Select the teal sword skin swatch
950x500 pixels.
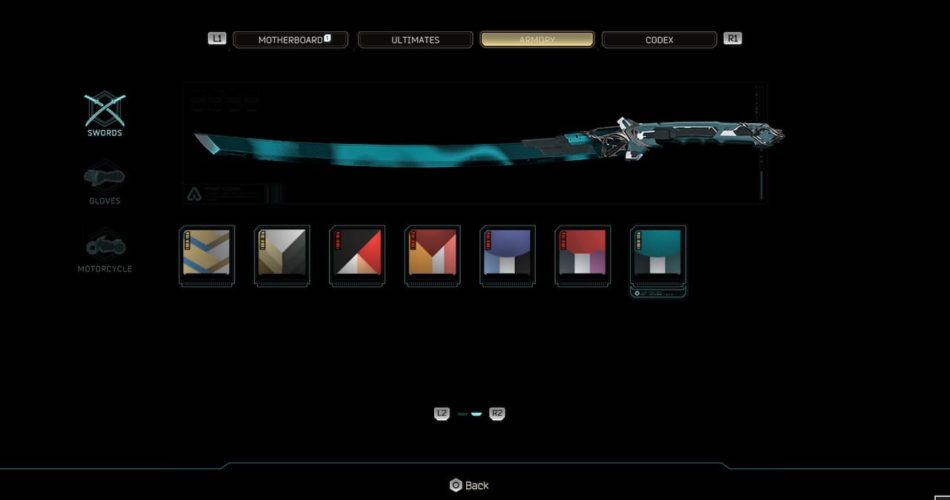click(658, 255)
